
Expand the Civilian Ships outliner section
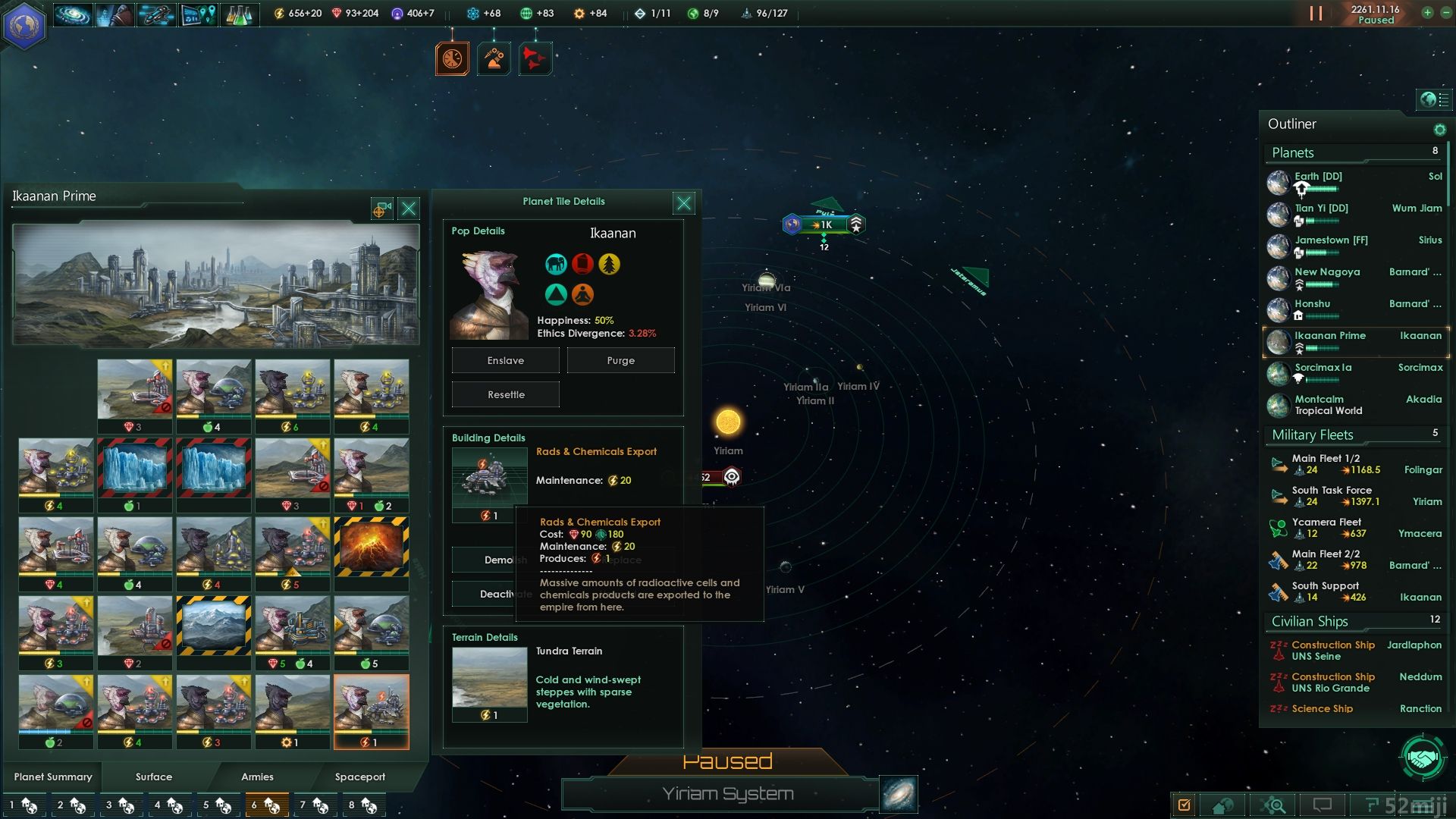pos(1310,621)
